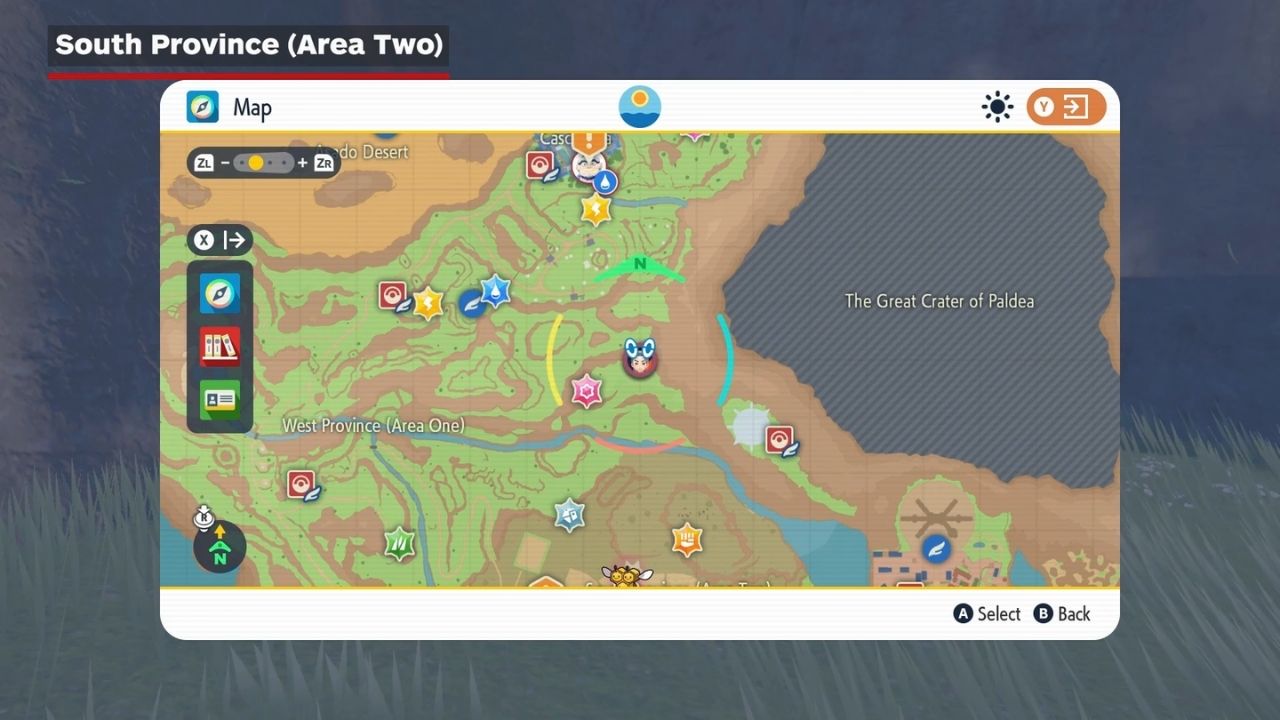The image size is (1280, 720).
Task: Select the fly point beside the windmill
Action: [936, 548]
